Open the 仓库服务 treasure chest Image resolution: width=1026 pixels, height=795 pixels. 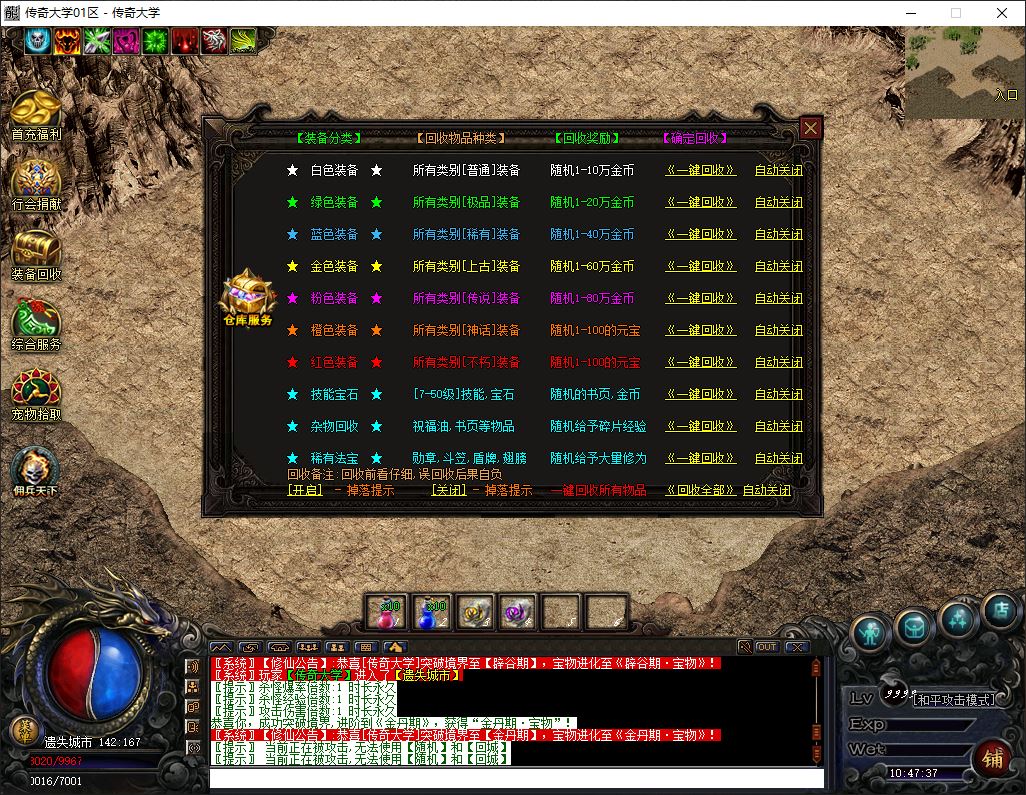[247, 296]
